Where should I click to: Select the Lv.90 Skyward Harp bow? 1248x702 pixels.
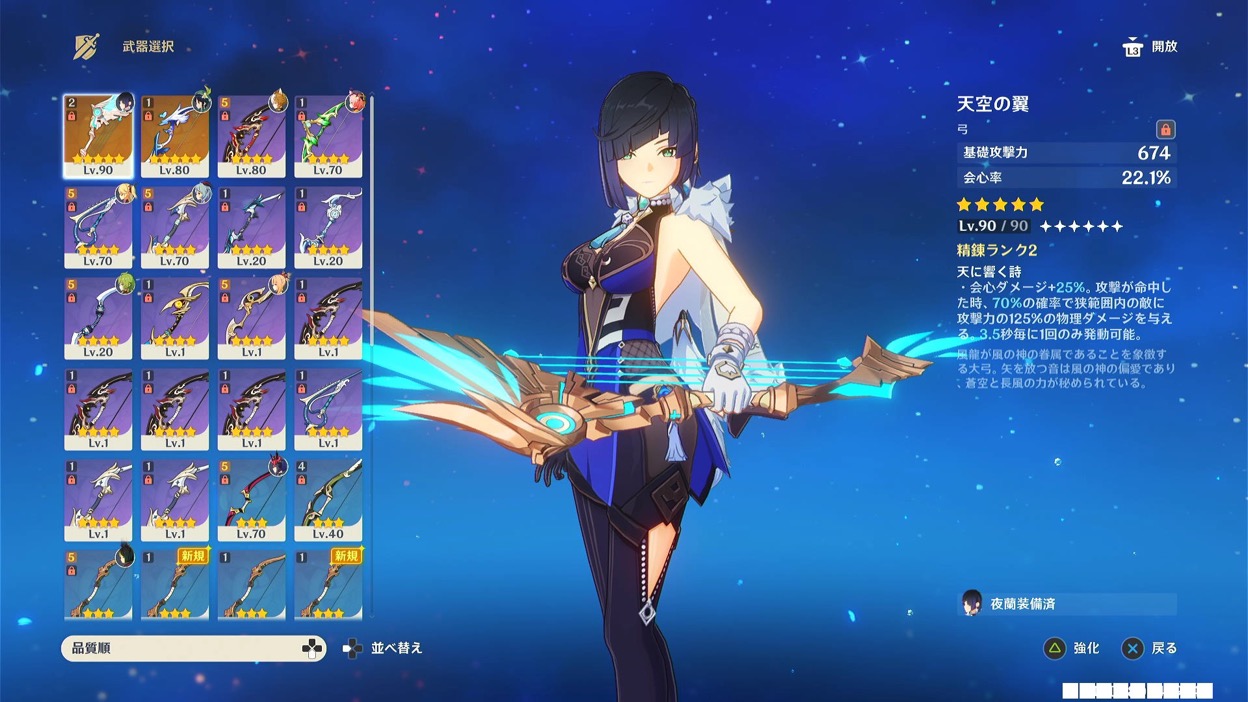98,136
